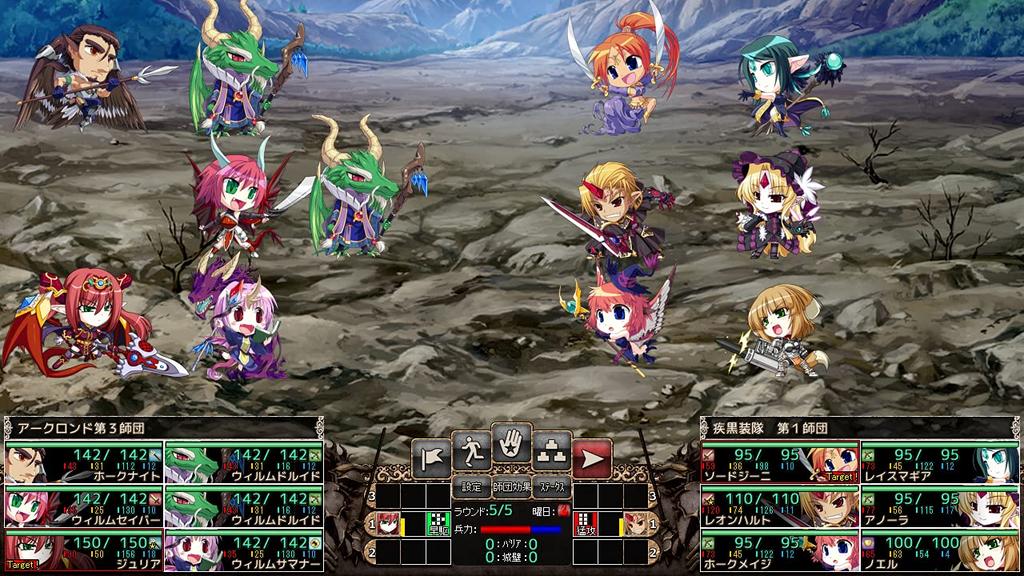This screenshot has height=576, width=1024.
Task: Select the green tactic icon in the left row
Action: coord(436,522)
